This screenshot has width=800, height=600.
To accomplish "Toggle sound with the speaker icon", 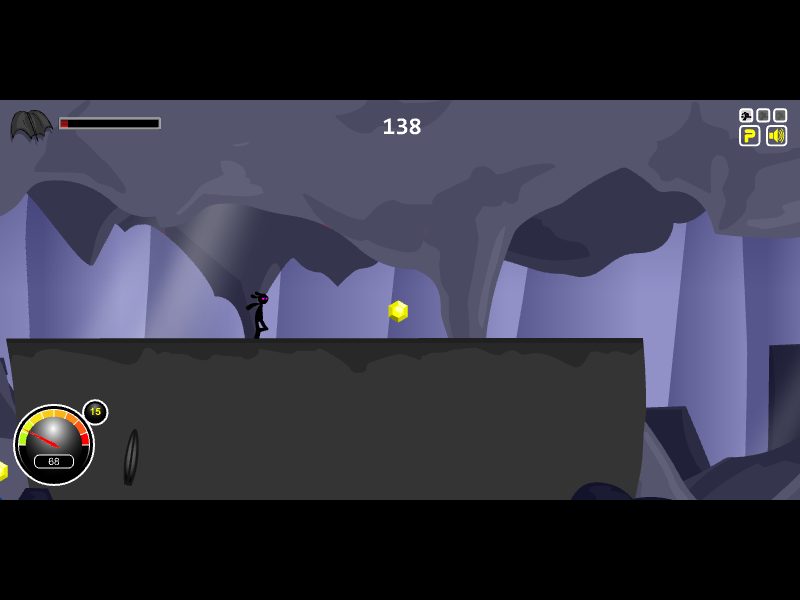I will tap(776, 136).
